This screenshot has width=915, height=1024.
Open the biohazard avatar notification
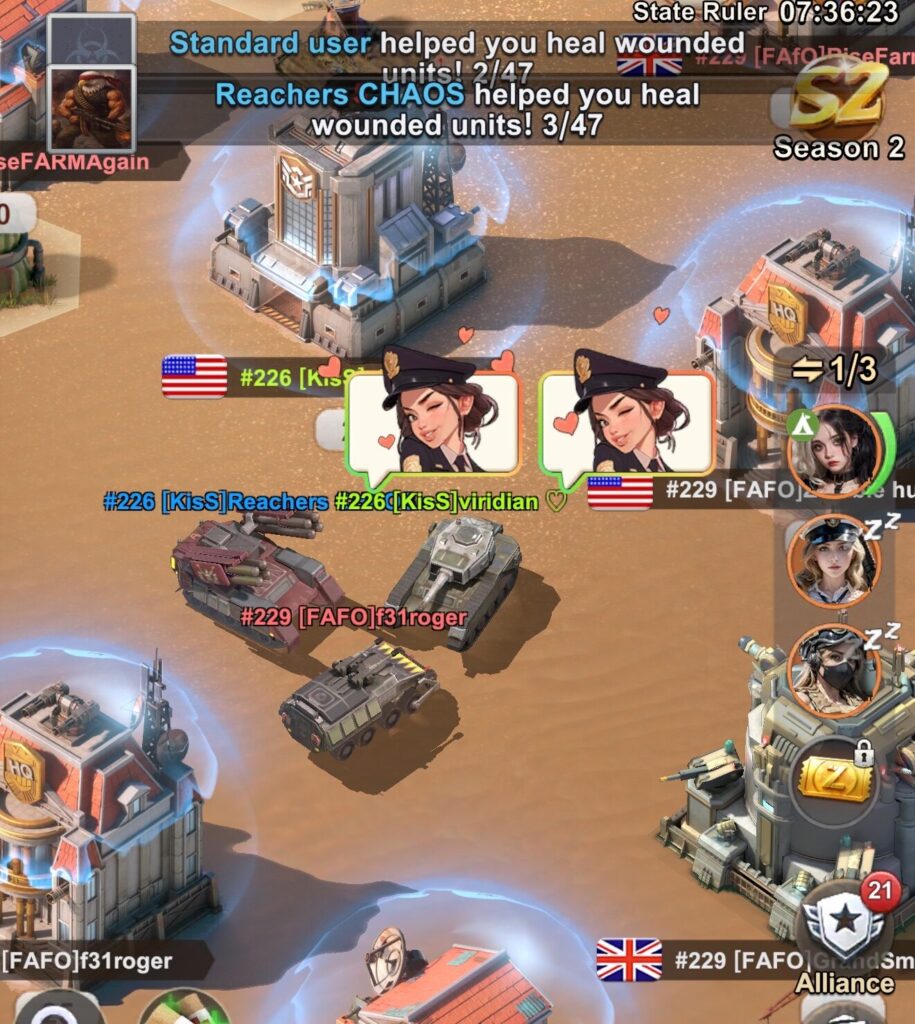click(x=91, y=39)
